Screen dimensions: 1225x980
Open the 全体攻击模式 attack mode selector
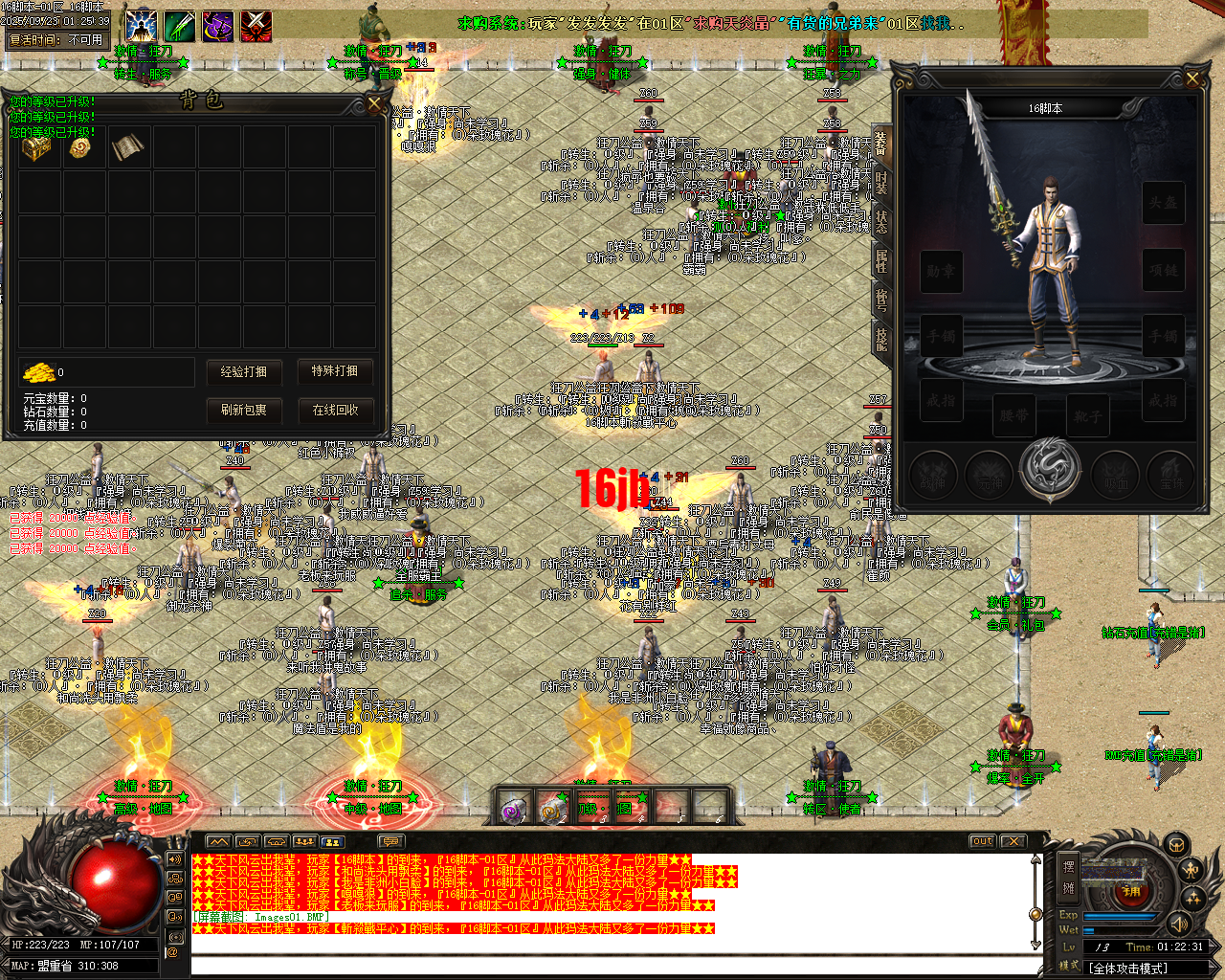[x=1128, y=968]
